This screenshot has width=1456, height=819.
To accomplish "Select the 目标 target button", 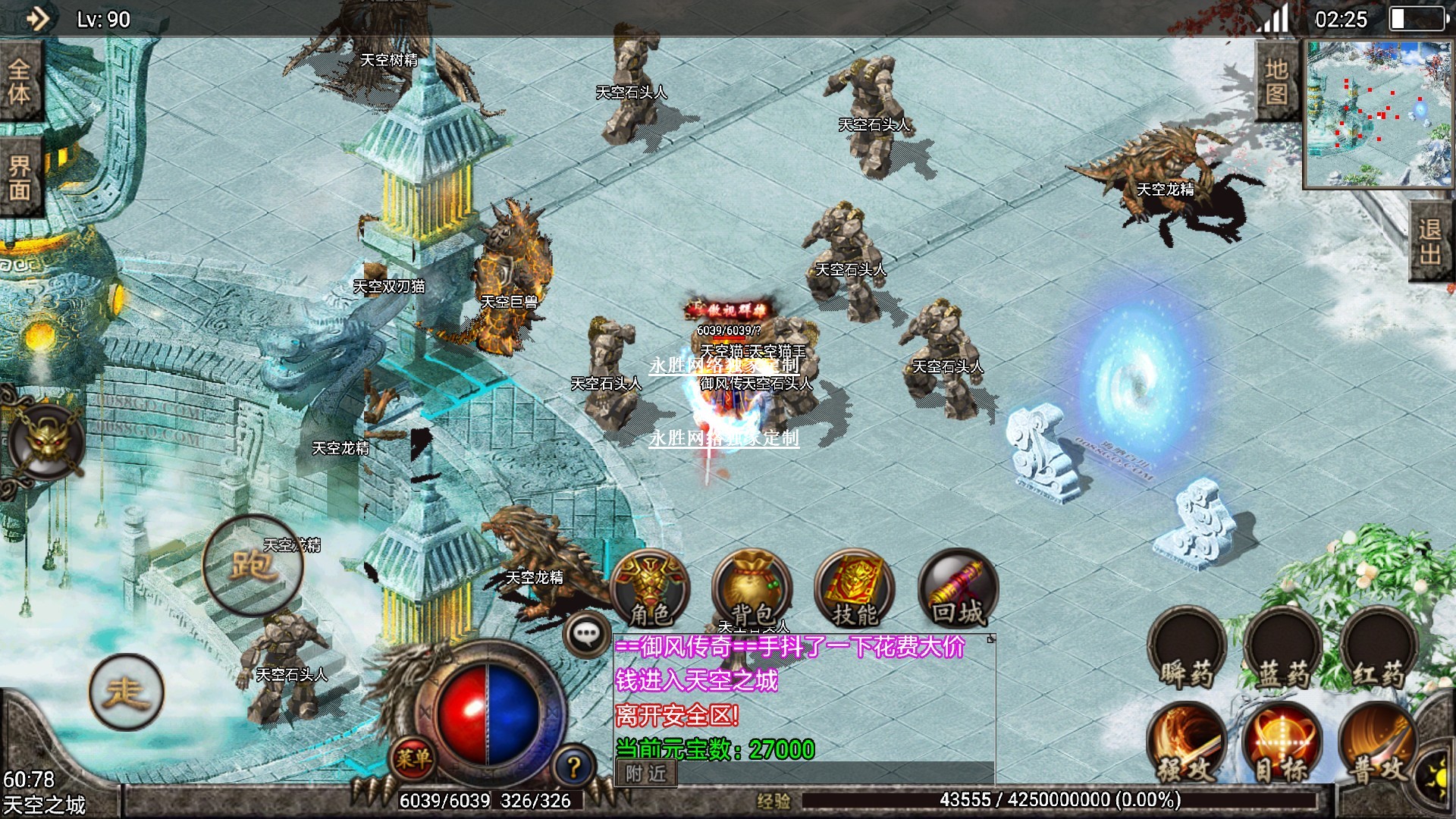I will tap(1283, 745).
